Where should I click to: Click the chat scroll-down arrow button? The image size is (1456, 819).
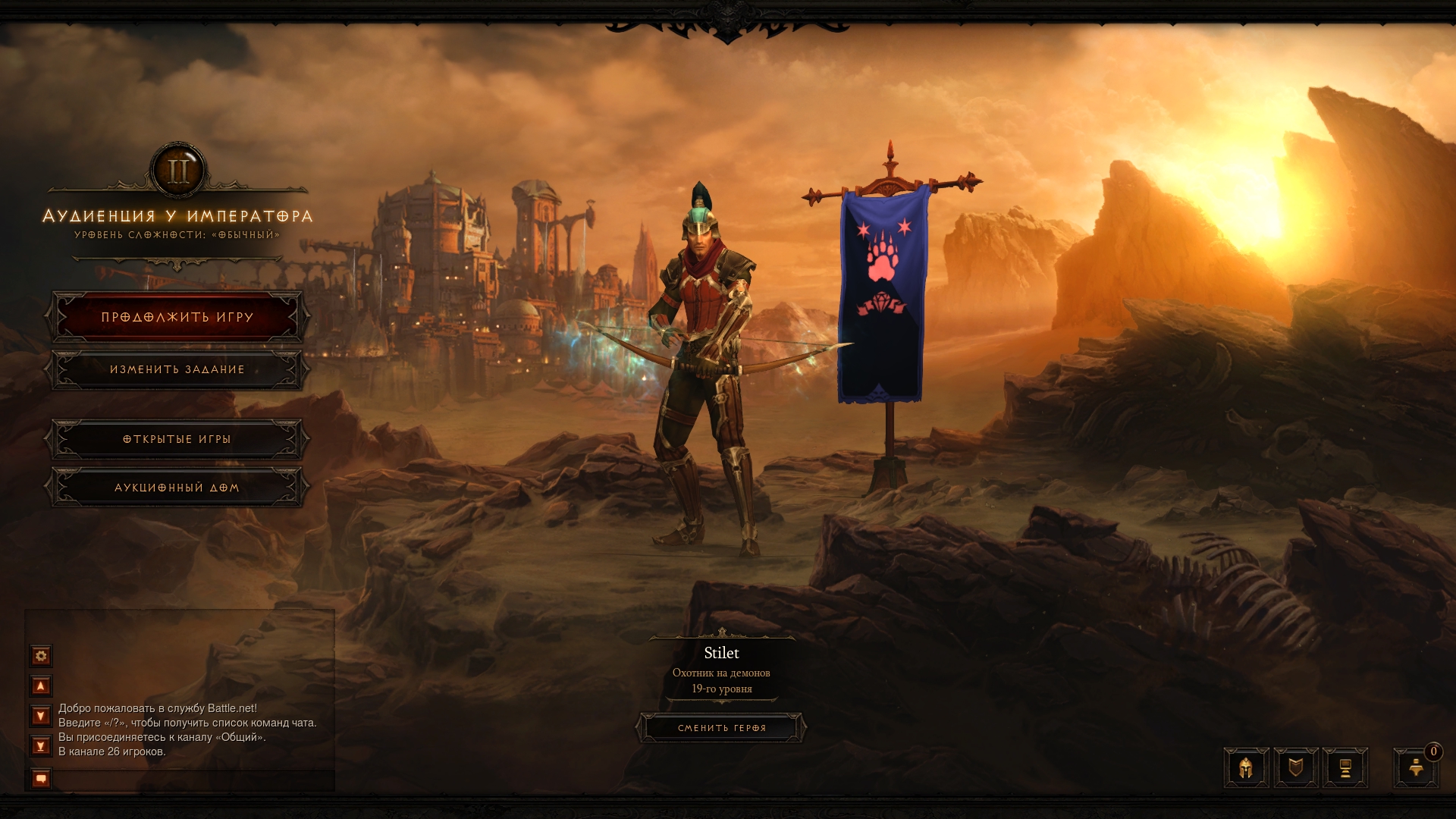point(41,716)
